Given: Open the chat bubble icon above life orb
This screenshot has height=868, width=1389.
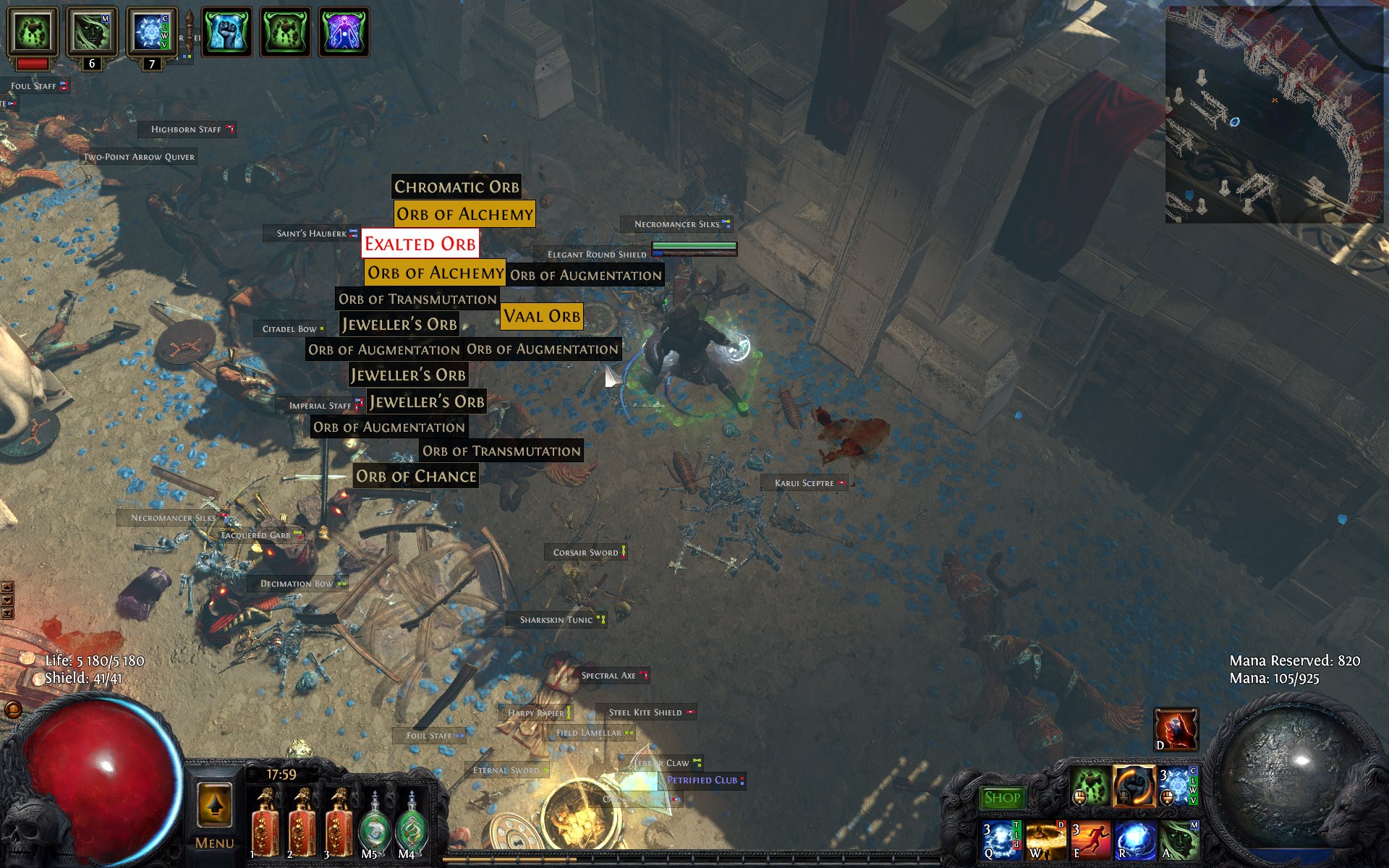Looking at the screenshot, I should (x=13, y=710).
